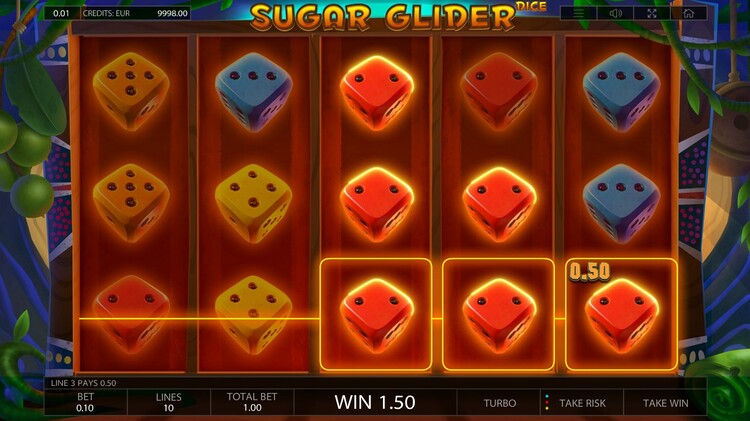Choose Take Risk to gamble the win
Screen dimensions: 750x421
[582, 403]
